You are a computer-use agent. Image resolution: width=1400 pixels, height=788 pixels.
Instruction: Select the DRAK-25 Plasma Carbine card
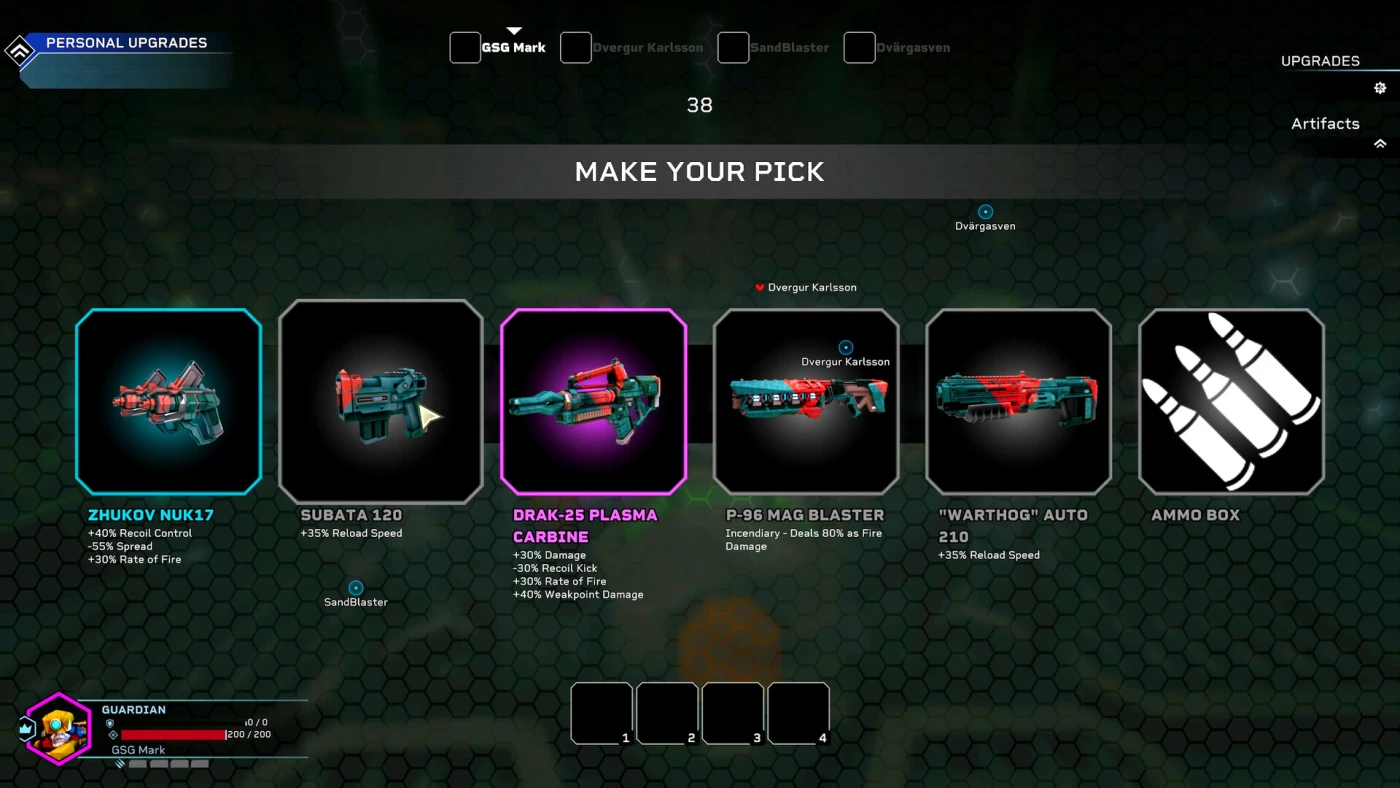click(593, 401)
